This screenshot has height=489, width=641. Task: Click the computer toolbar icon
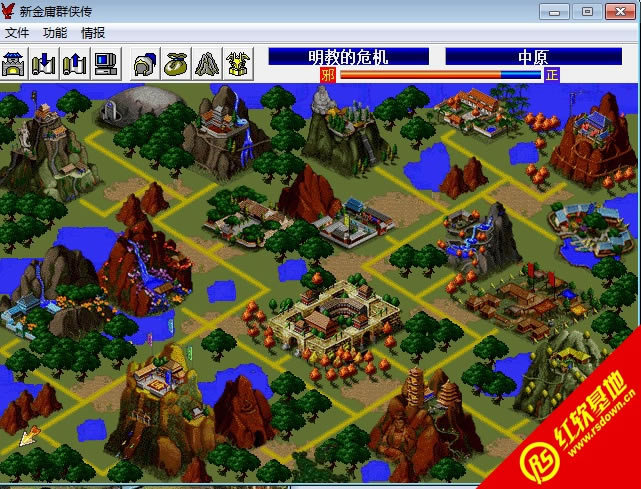(x=106, y=63)
